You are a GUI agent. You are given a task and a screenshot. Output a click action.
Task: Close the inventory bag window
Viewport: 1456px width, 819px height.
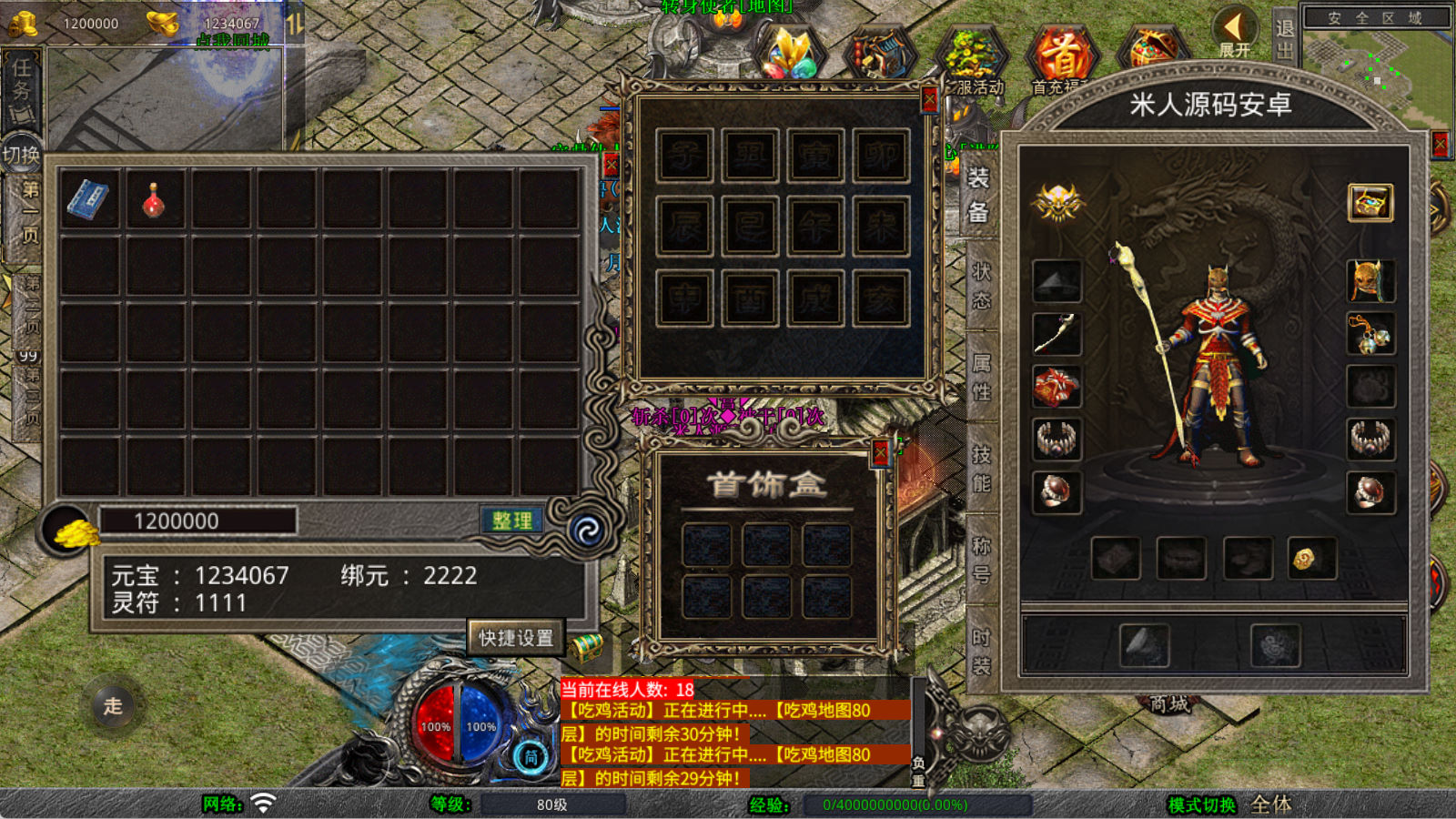pyautogui.click(x=611, y=165)
